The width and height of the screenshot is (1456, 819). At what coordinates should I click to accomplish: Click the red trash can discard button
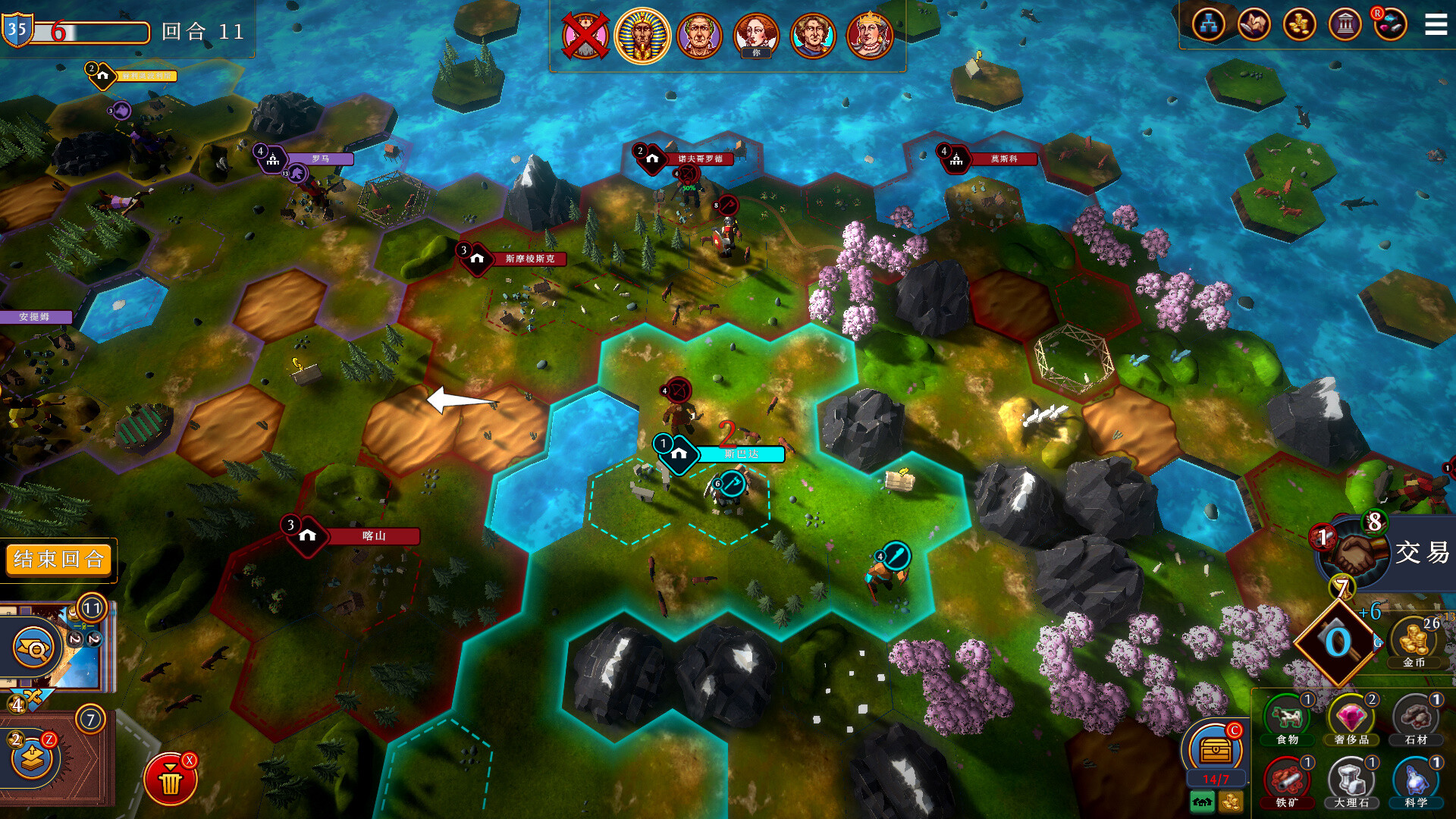[x=171, y=780]
